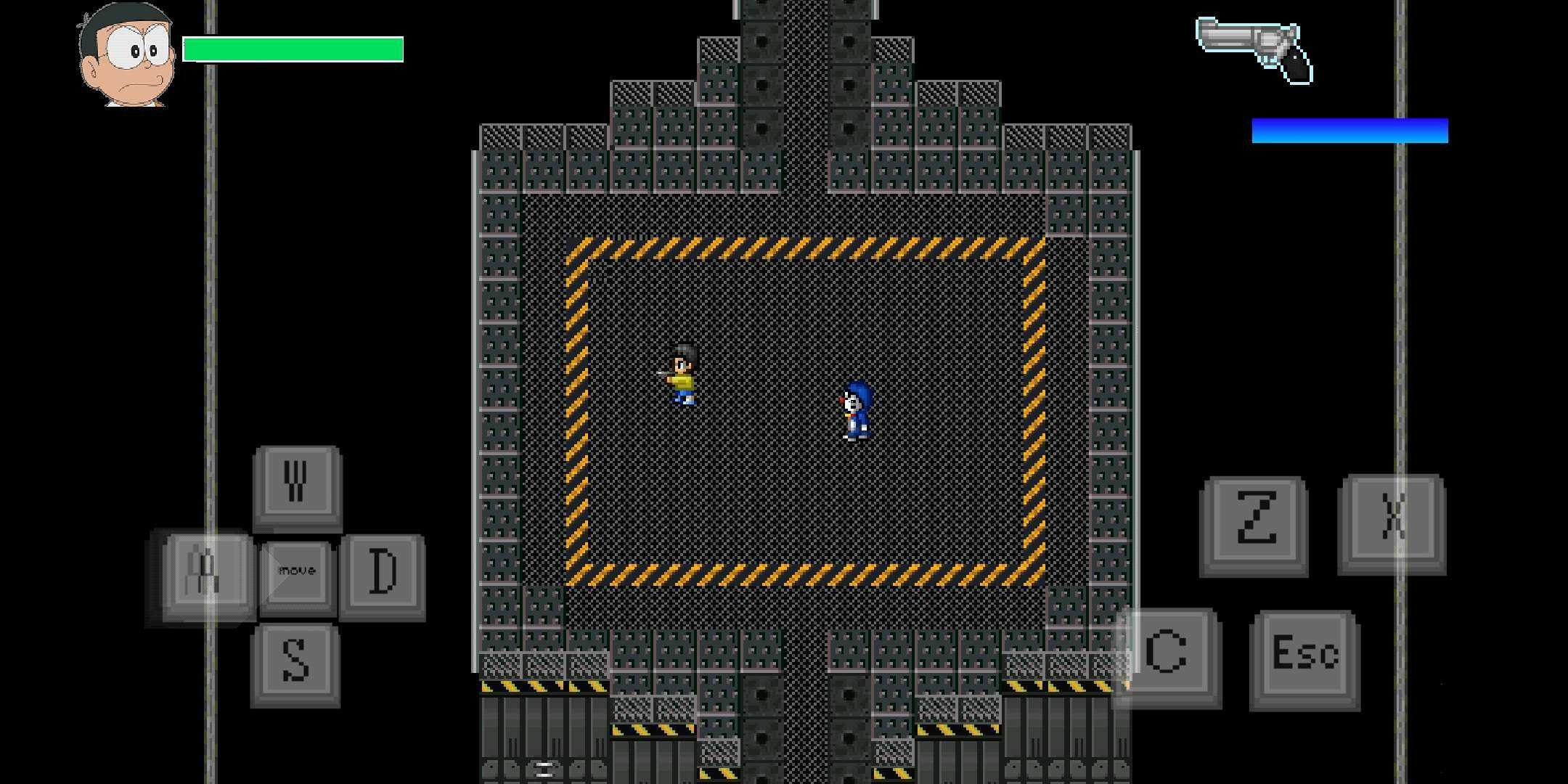Tap the Esc menu button
Image resolution: width=1568 pixels, height=784 pixels.
pos(1304,657)
